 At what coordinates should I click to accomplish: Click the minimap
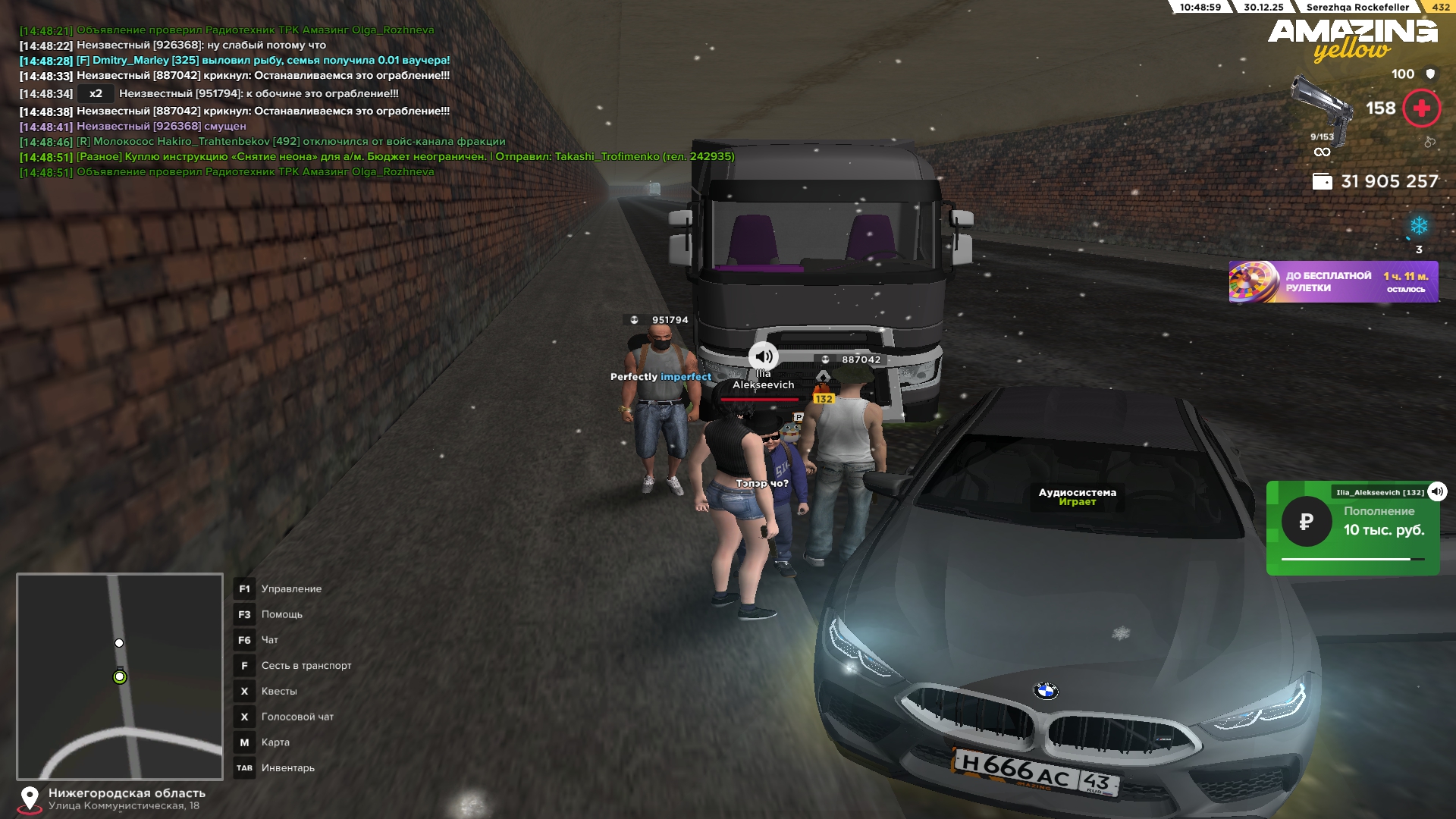[120, 676]
